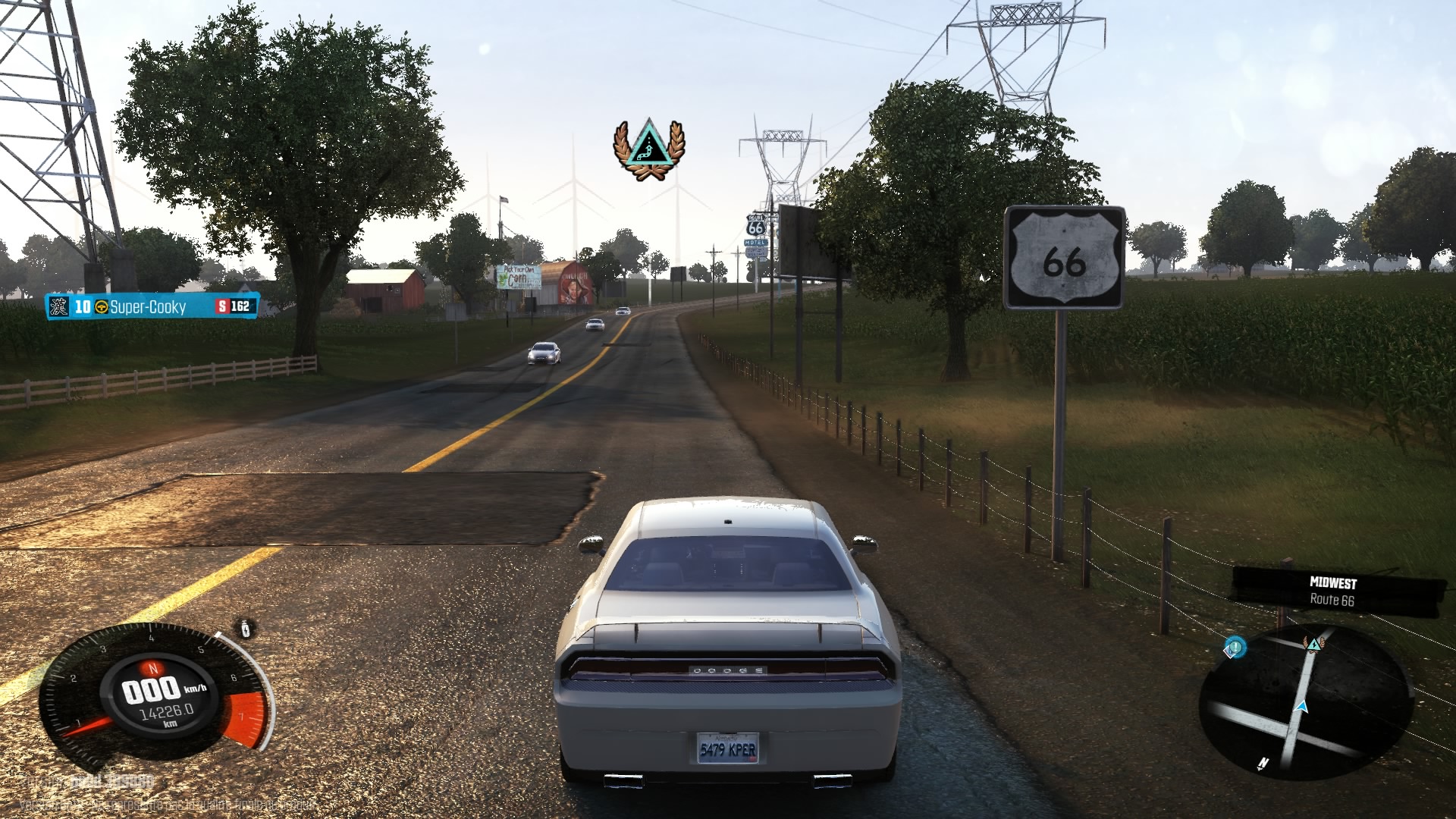Click the Super-Cooky player banner

point(152,306)
